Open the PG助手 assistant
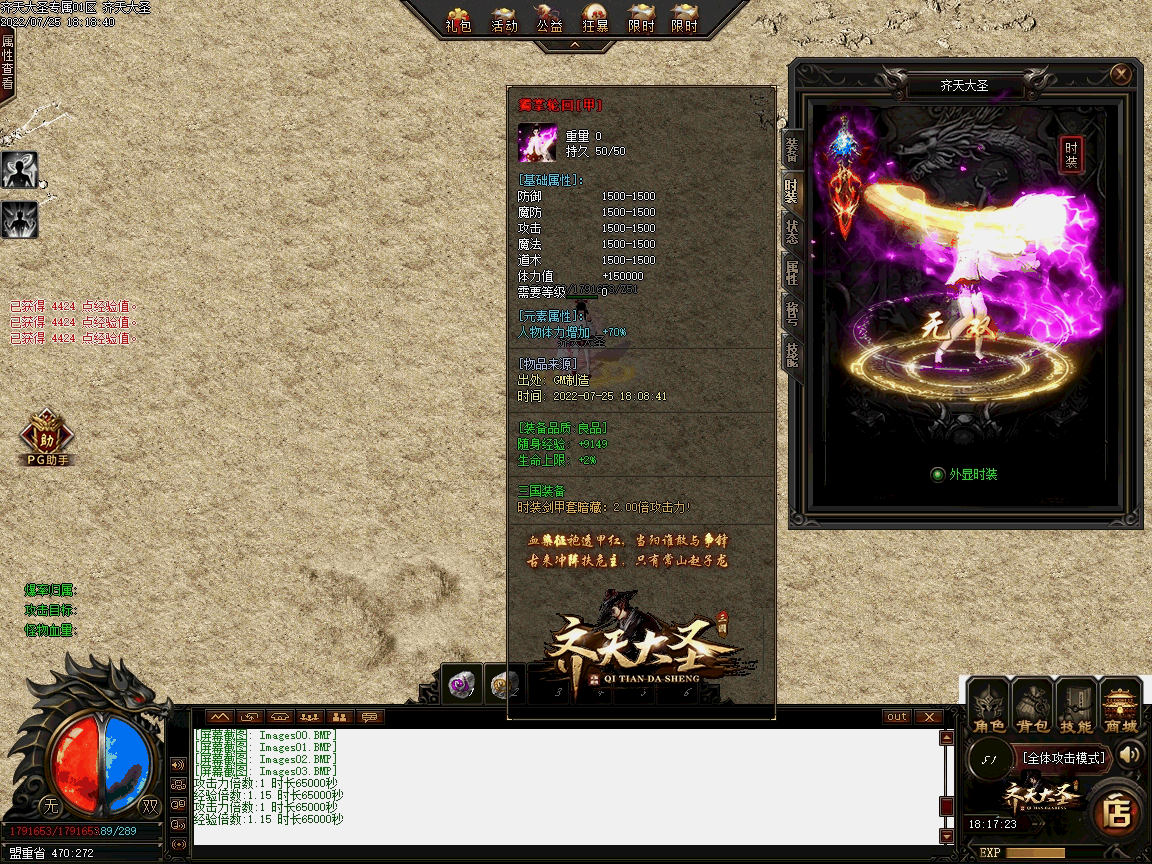Image resolution: width=1152 pixels, height=864 pixels. click(46, 440)
